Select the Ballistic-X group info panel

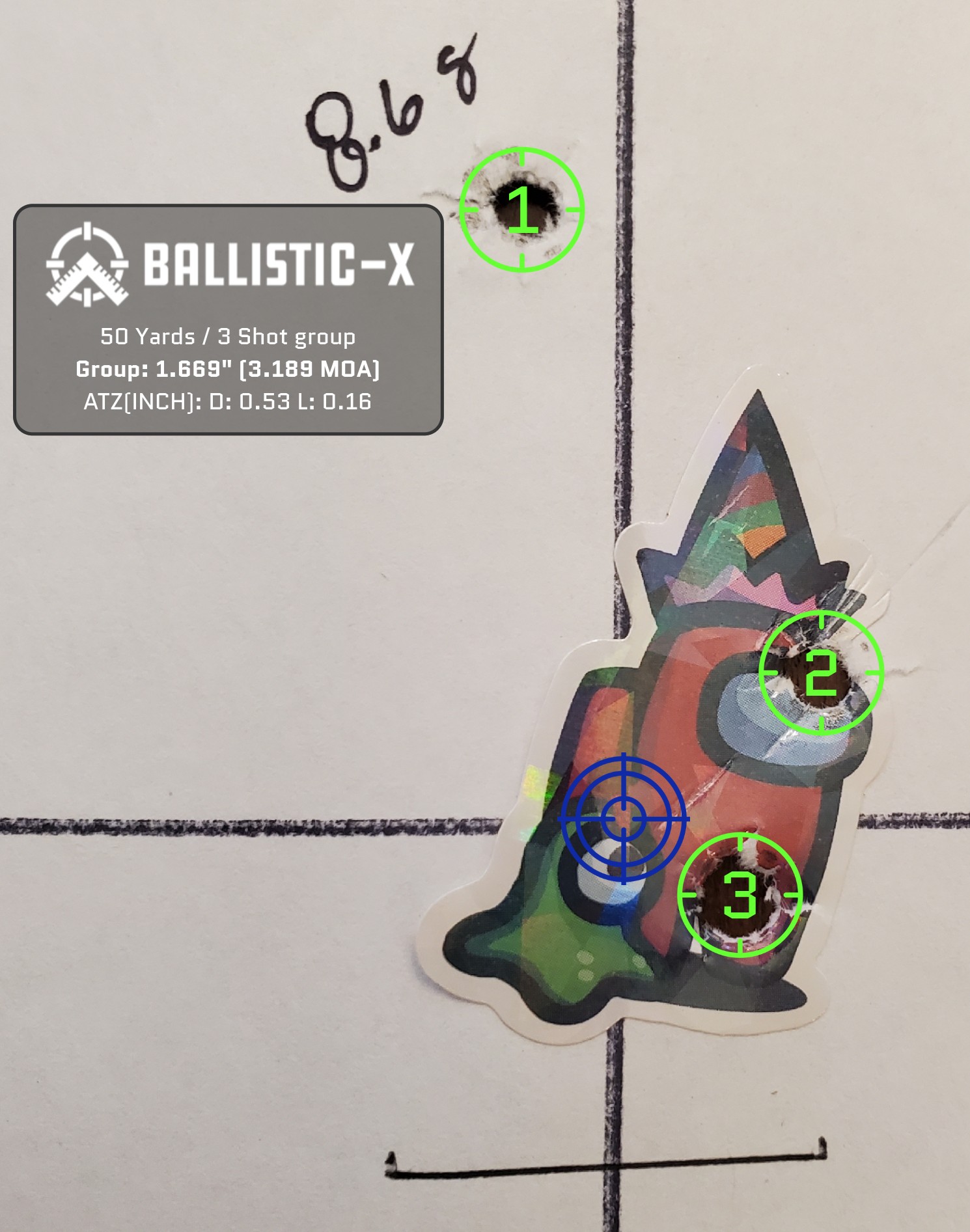[228, 320]
